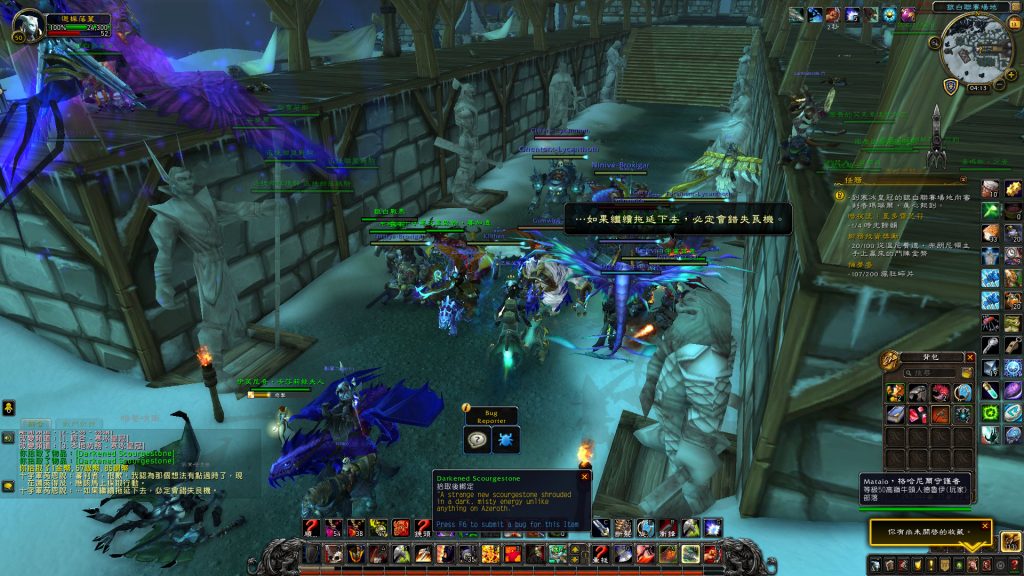Close the backpack window

(x=970, y=357)
